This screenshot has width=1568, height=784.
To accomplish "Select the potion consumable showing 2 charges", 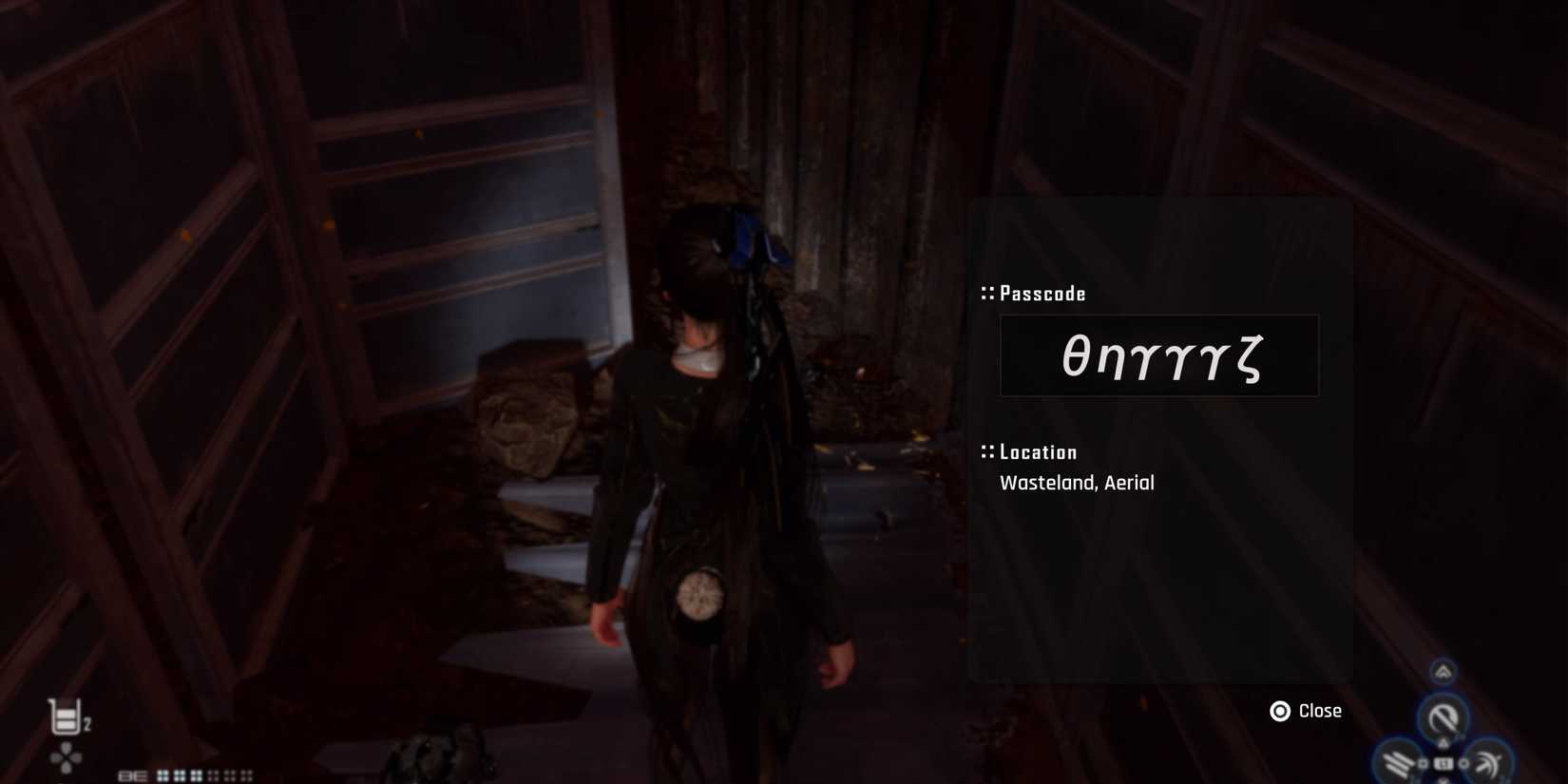I will pyautogui.click(x=66, y=716).
